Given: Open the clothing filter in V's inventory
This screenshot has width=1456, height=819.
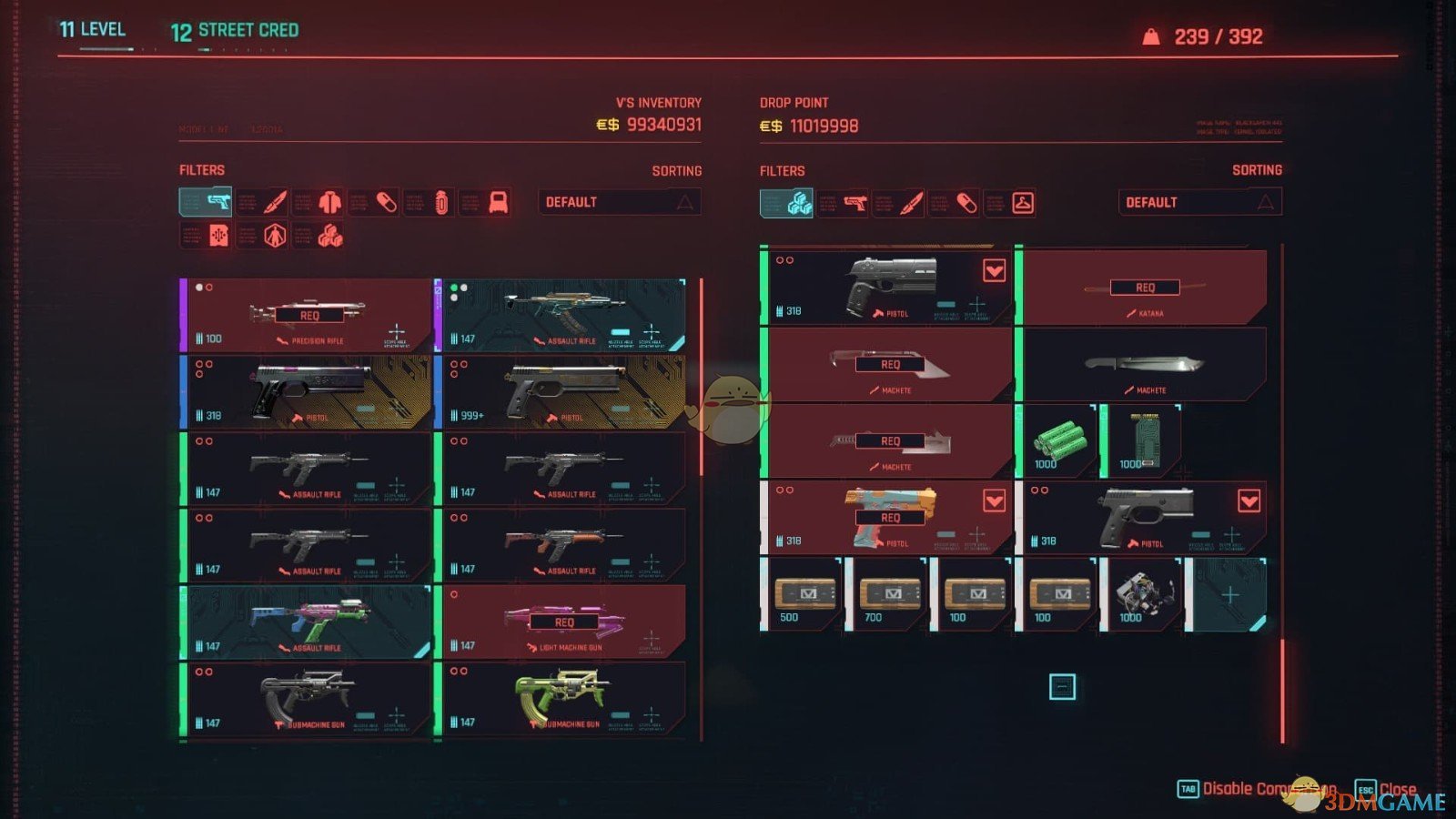Looking at the screenshot, I should point(329,202).
